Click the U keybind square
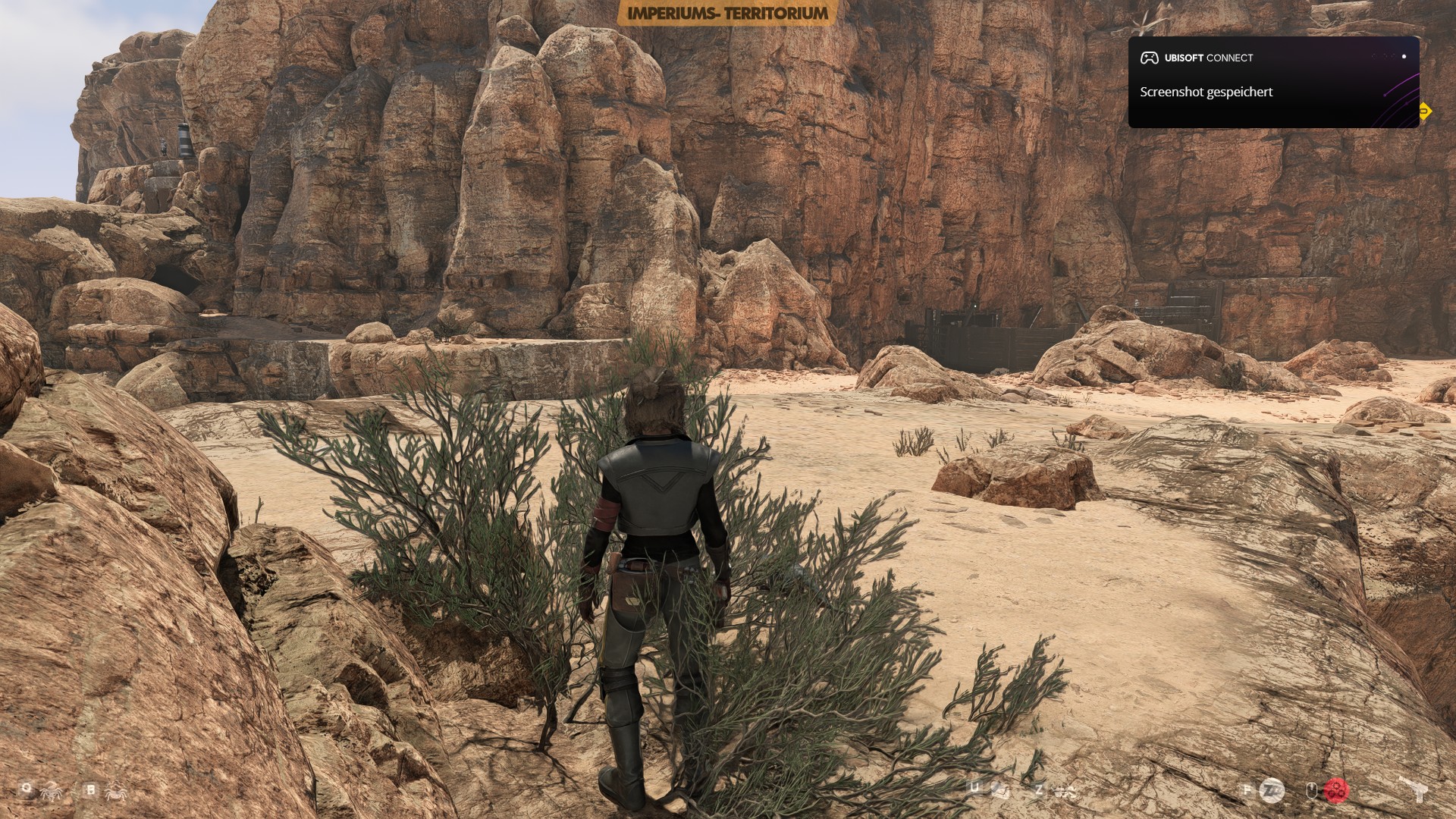Viewport: 1456px width, 819px height. click(x=974, y=786)
